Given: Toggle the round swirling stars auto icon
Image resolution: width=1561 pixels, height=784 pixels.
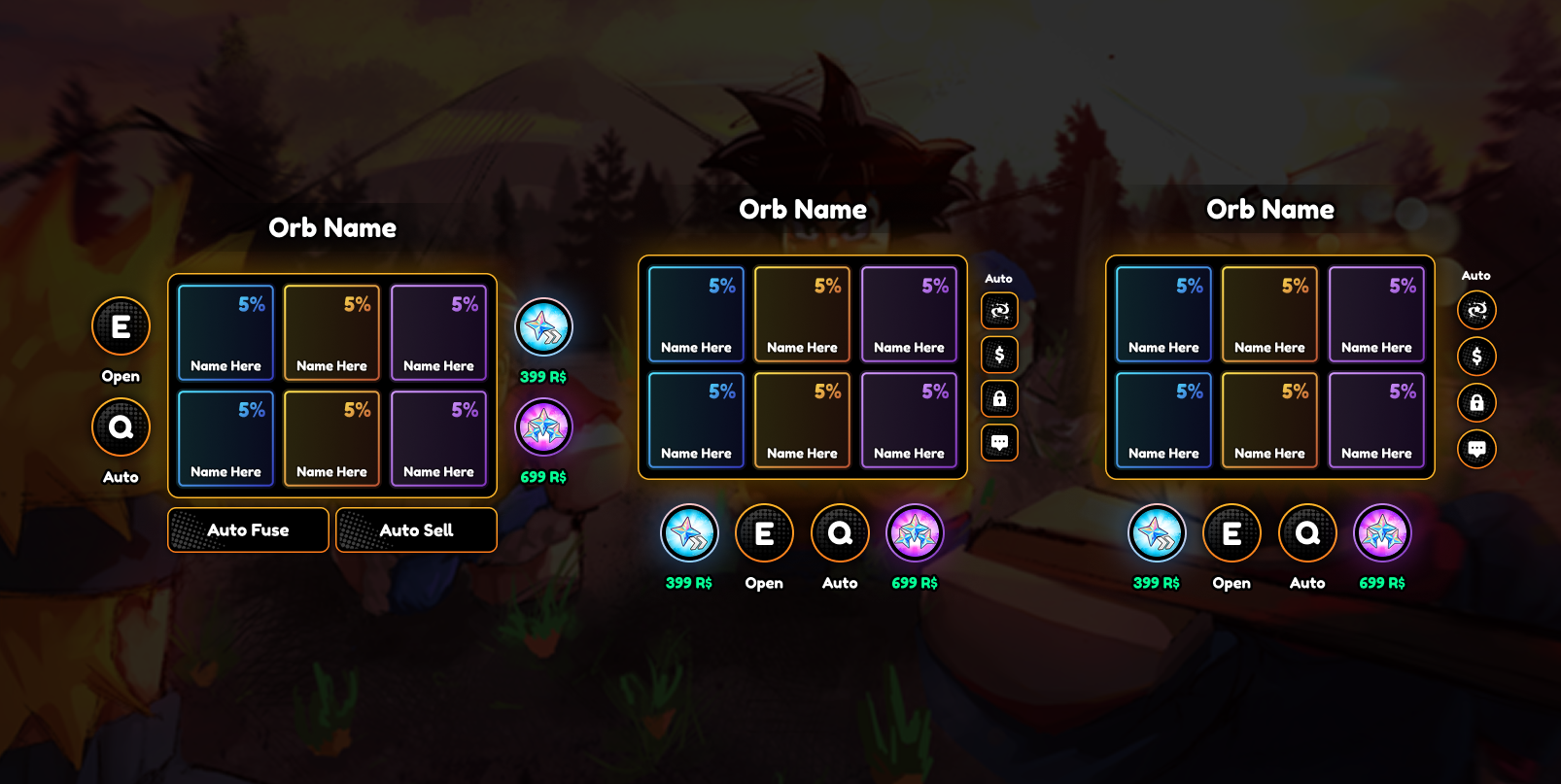Looking at the screenshot, I should (x=1476, y=311).
